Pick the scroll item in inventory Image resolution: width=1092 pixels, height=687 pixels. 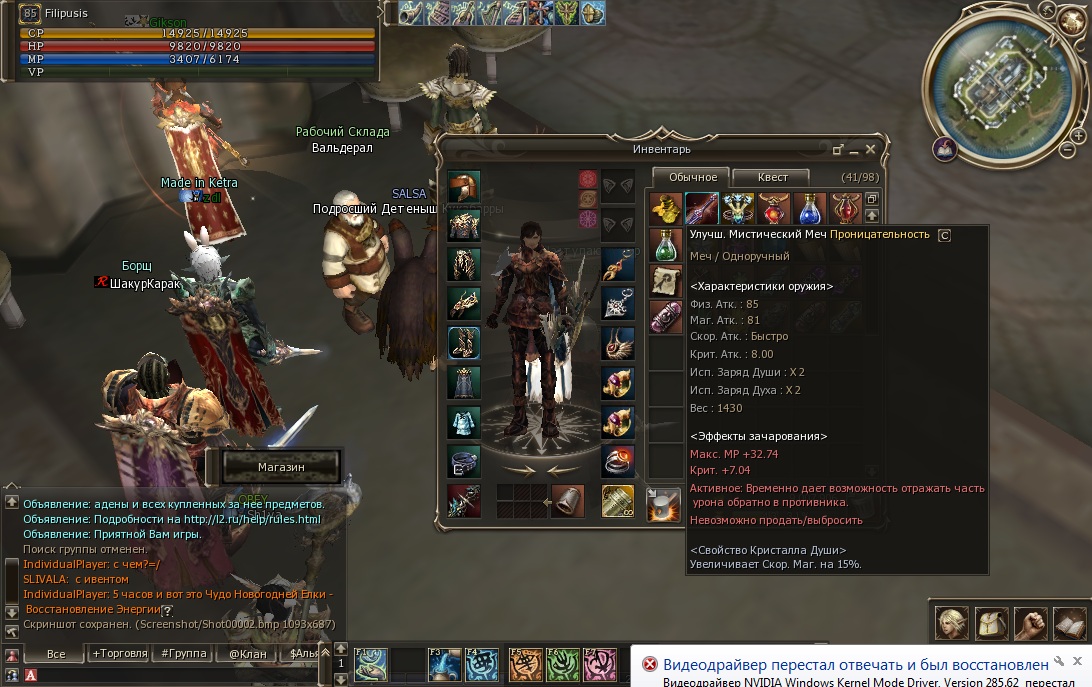665,281
